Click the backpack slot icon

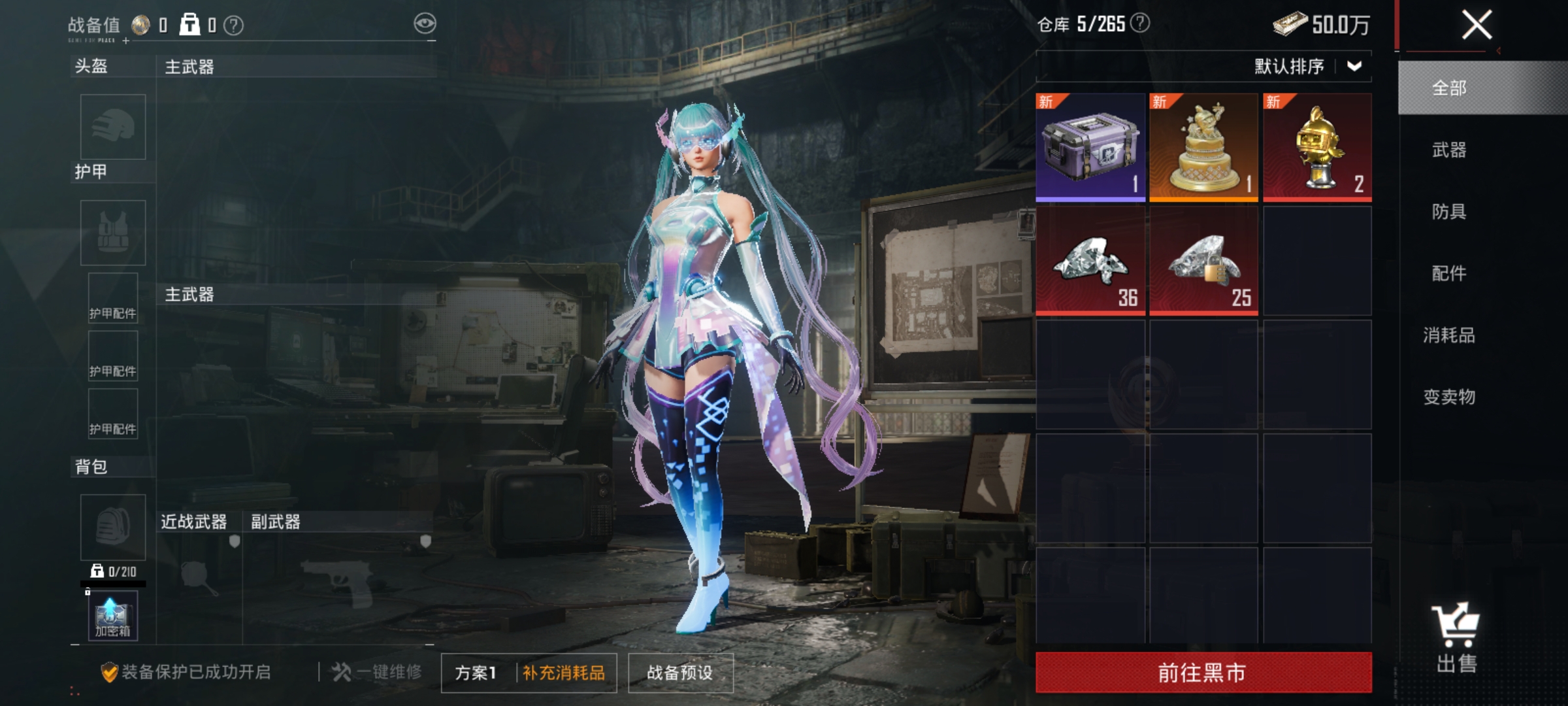pos(112,527)
